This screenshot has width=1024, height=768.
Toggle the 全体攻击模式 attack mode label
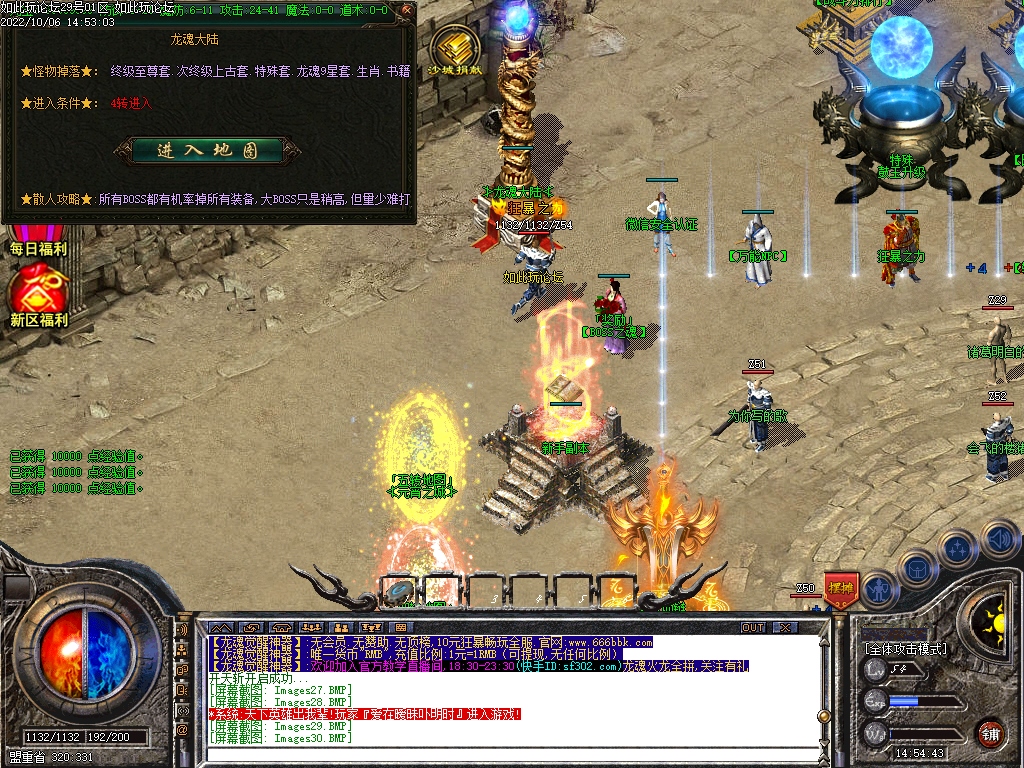point(906,648)
